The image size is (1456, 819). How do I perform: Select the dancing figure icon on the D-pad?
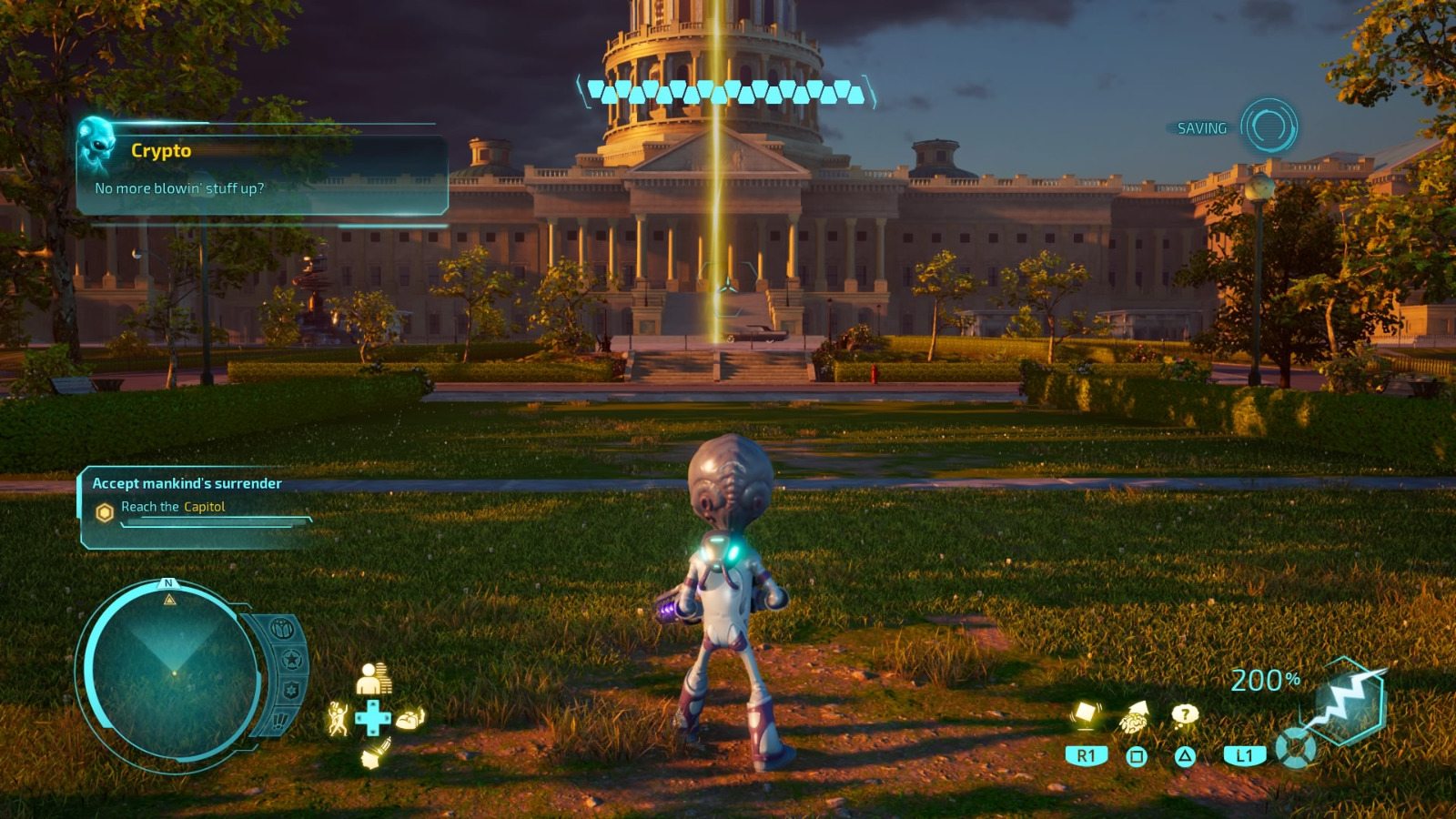click(339, 720)
